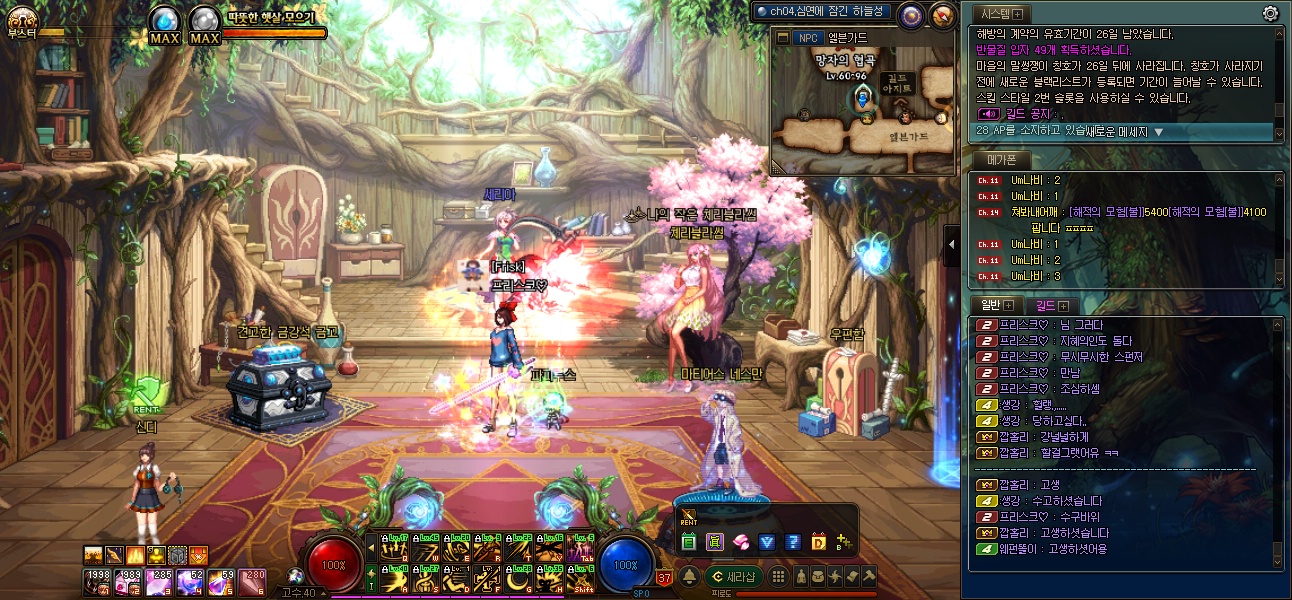1292x600 pixels.
Task: Activate the Shift-key skill icon
Action: (x=581, y=578)
